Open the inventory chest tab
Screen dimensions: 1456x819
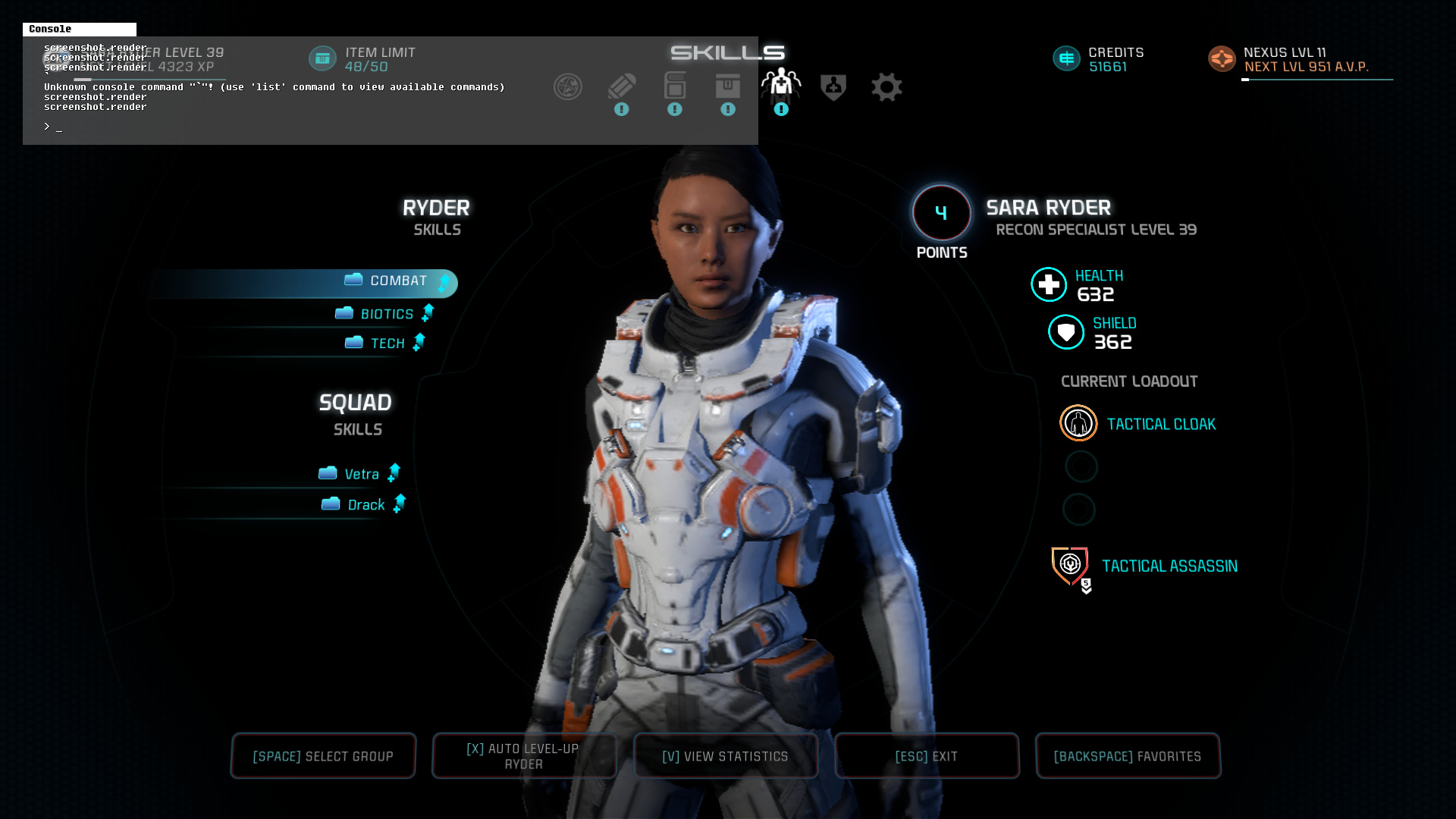point(728,86)
